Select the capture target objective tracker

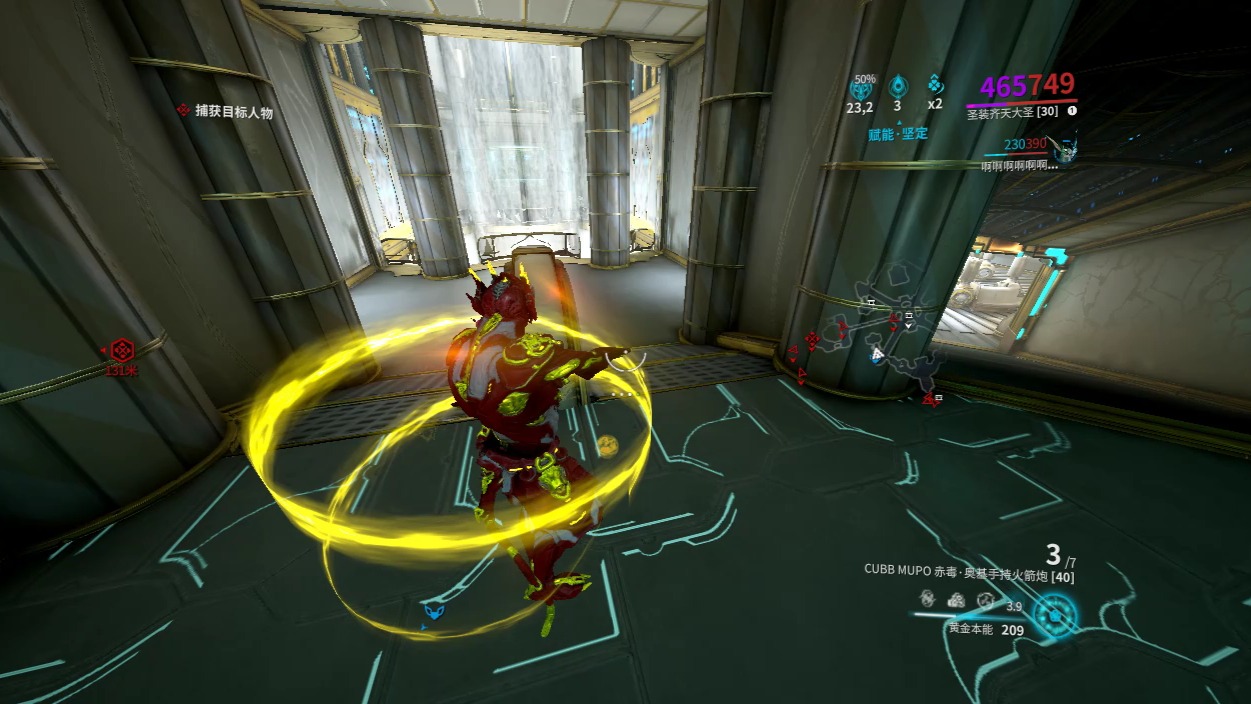[225, 112]
